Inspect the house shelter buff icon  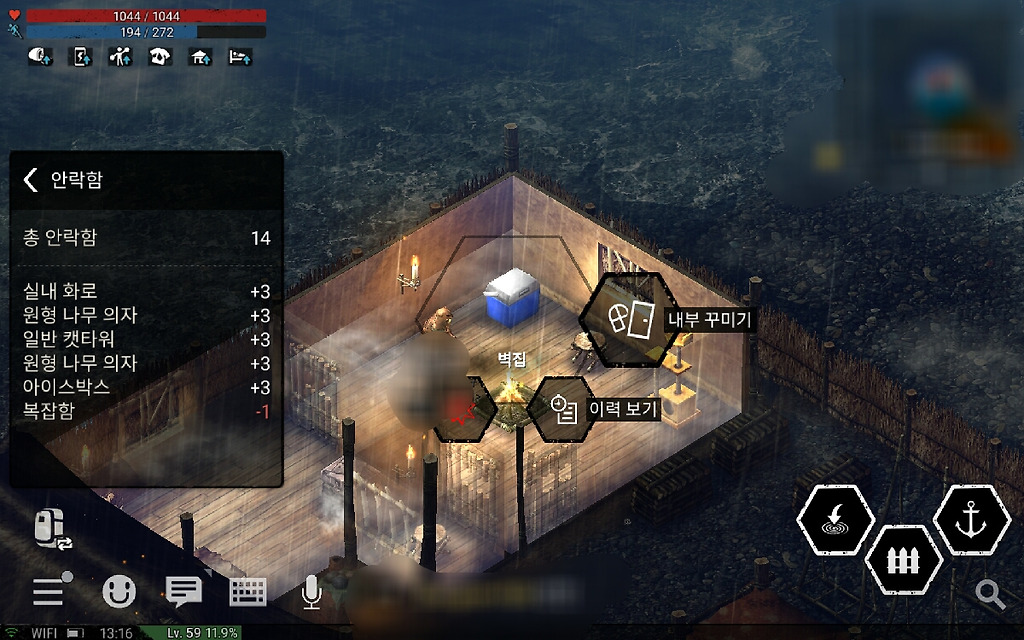pos(200,57)
